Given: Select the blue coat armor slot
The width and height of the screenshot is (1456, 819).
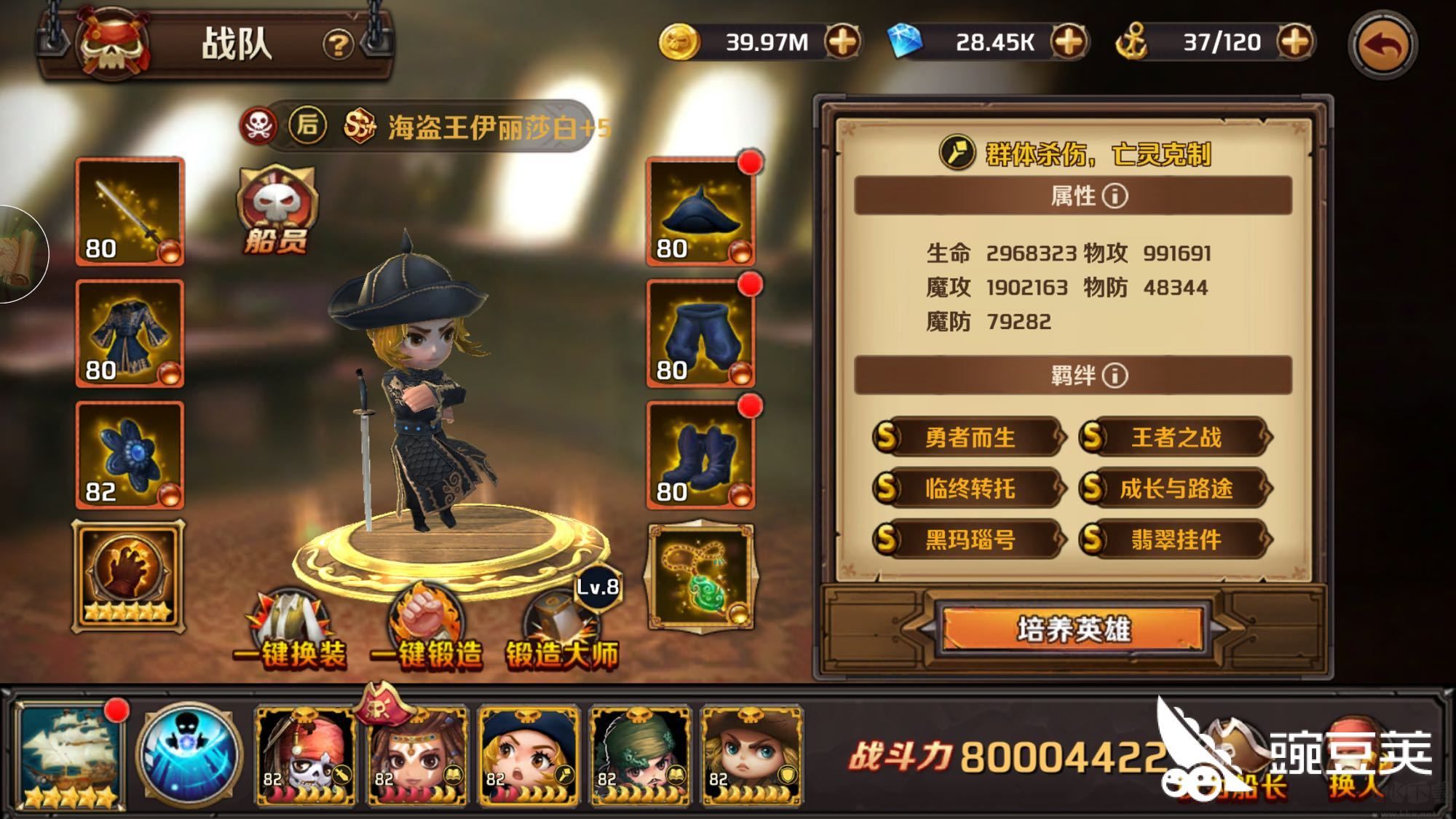Looking at the screenshot, I should click(130, 333).
